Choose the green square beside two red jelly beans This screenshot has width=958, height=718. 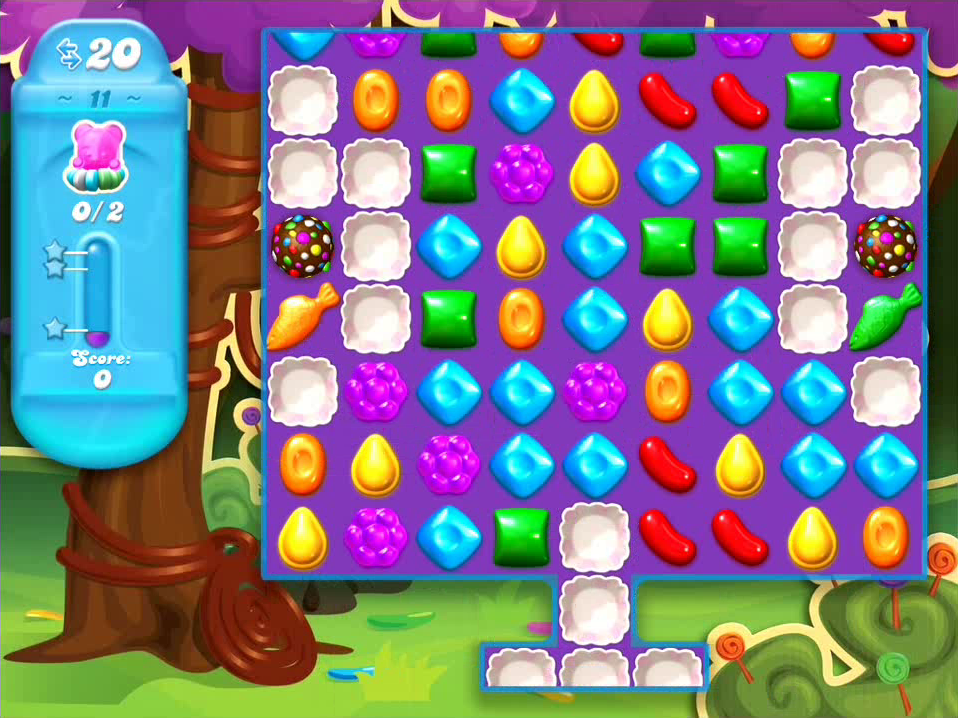click(813, 100)
